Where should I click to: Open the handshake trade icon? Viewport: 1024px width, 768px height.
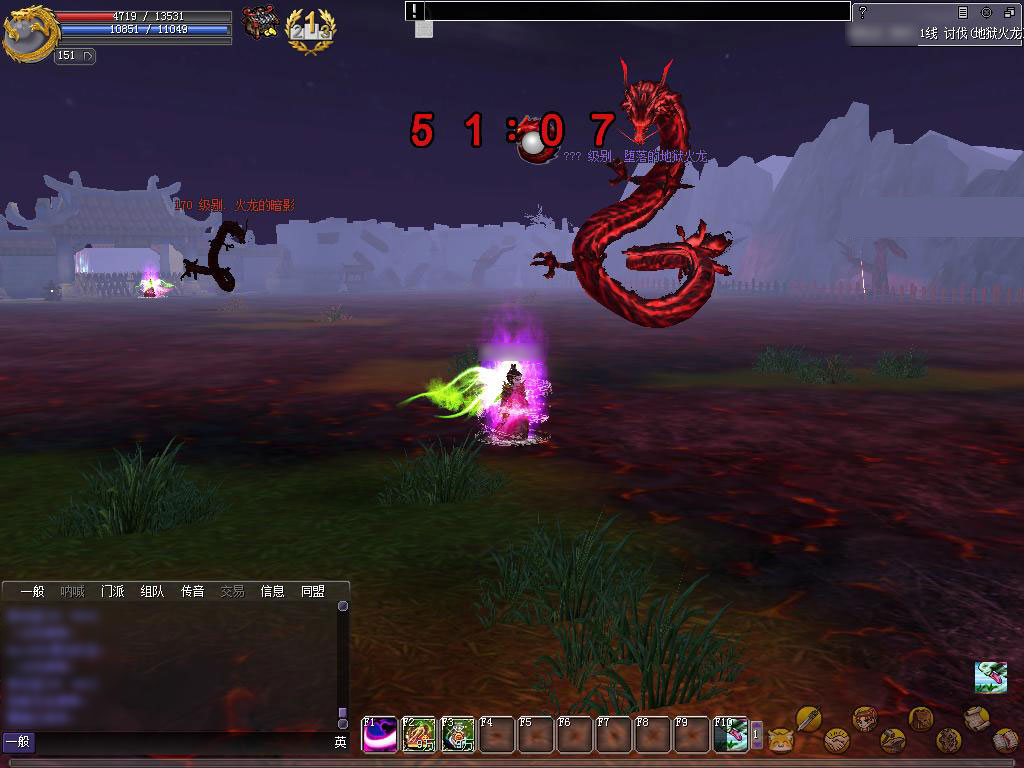836,740
